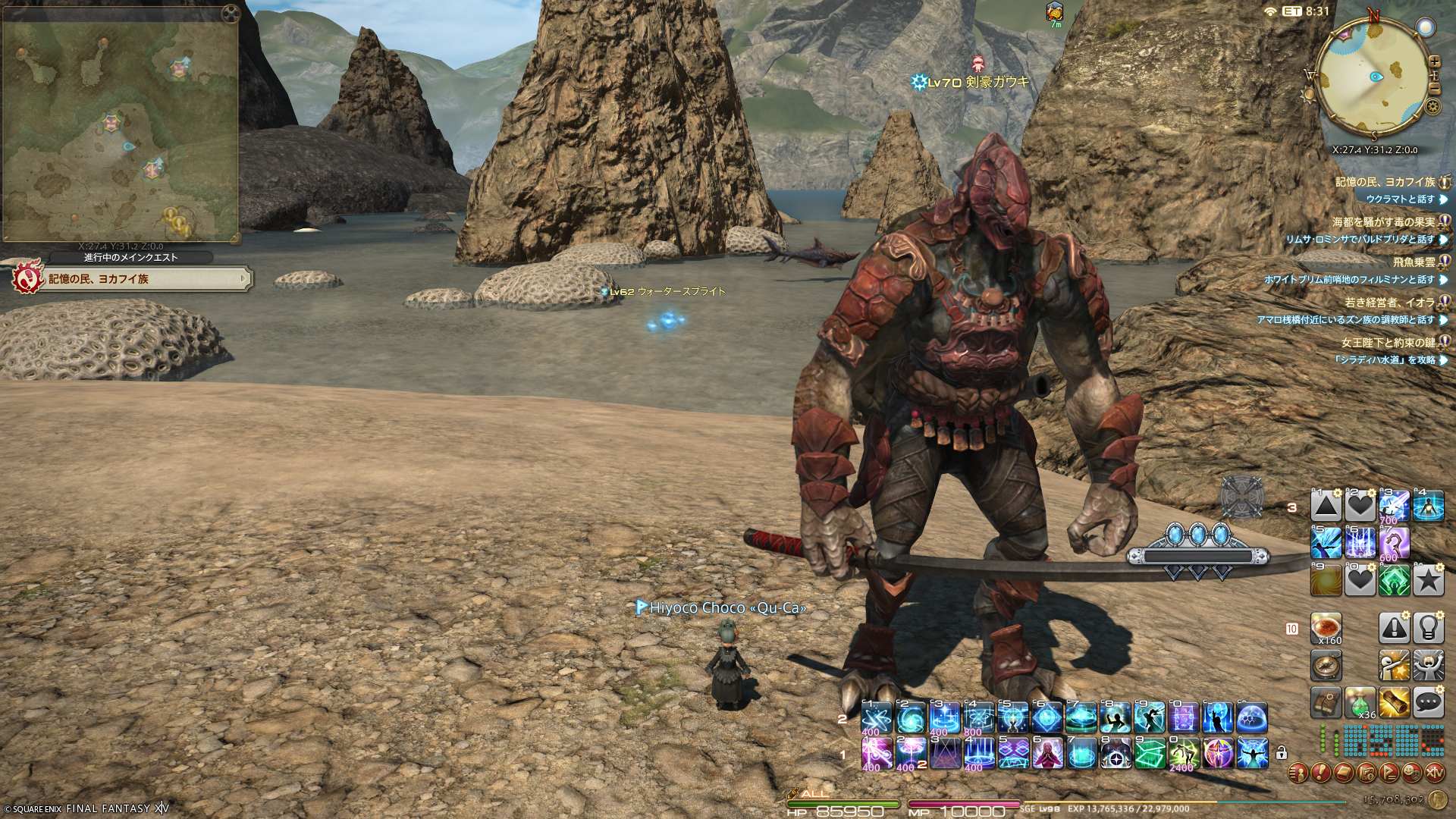Click the black star macro icon
The image size is (1456, 819).
click(x=1428, y=581)
